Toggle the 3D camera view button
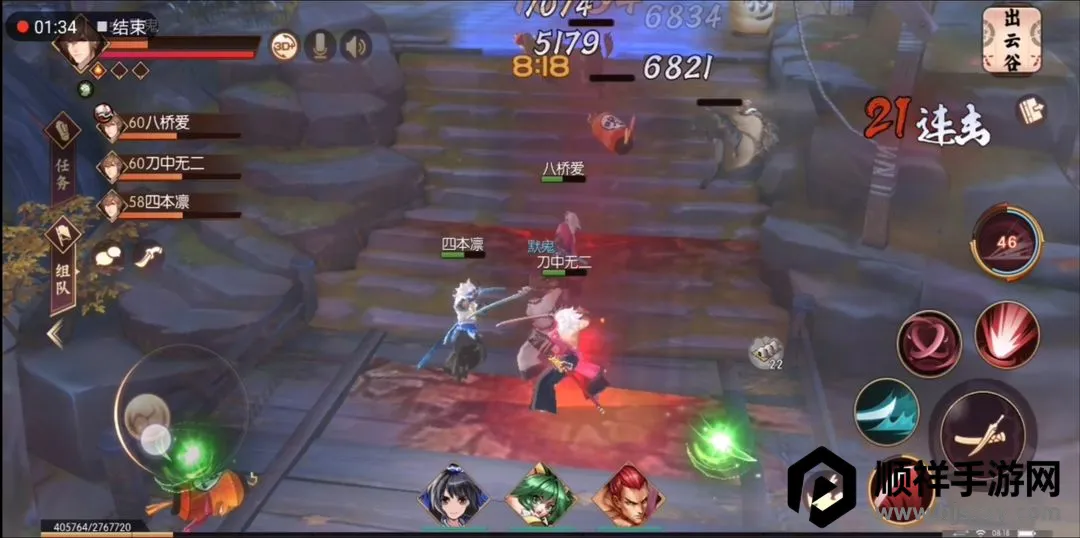The image size is (1080, 538). tap(284, 45)
